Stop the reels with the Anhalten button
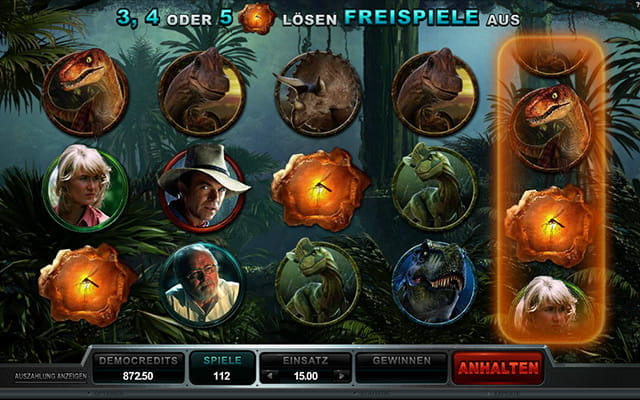 pyautogui.click(x=498, y=368)
